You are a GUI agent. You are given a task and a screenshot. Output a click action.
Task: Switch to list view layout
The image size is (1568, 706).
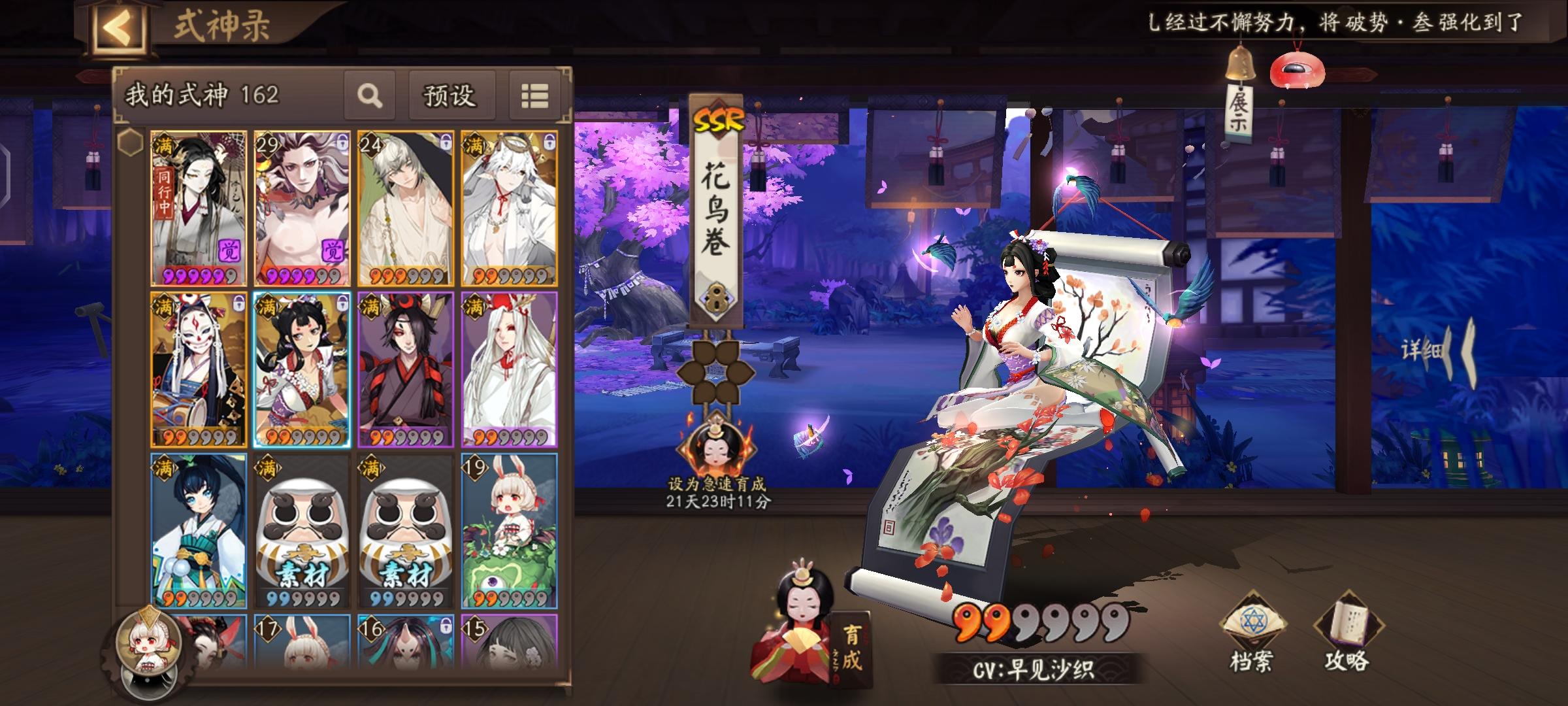534,95
